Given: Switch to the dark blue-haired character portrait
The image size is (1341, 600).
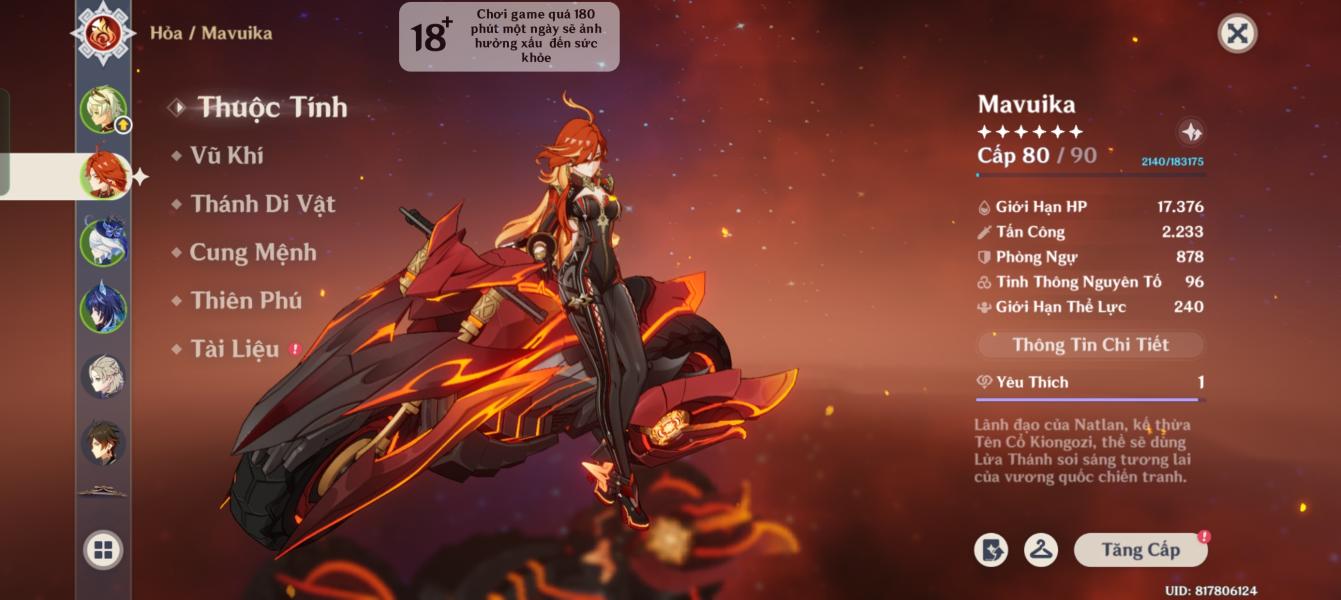Looking at the screenshot, I should 103,309.
